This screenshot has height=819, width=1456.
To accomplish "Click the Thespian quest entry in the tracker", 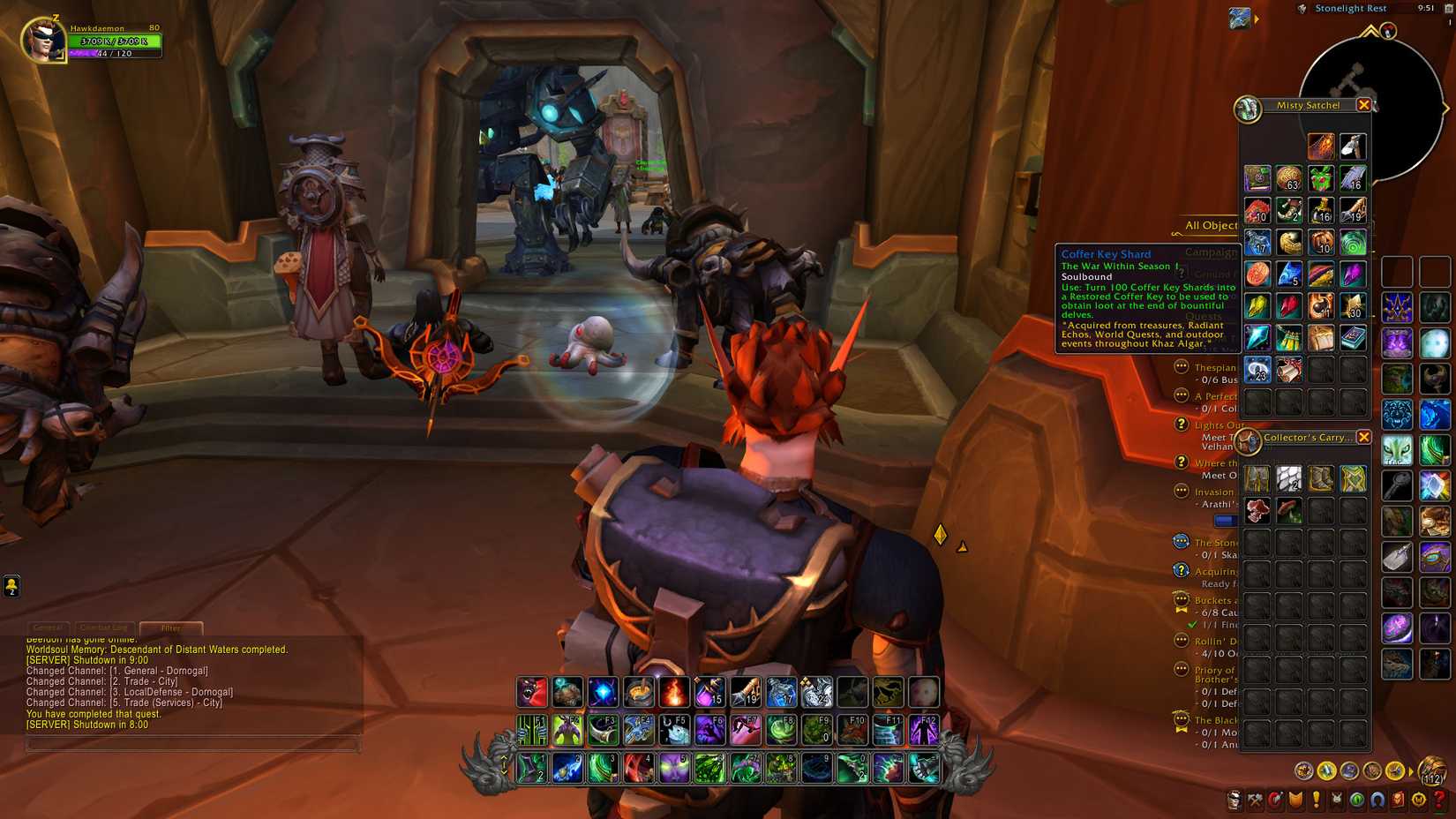I will (1216, 367).
